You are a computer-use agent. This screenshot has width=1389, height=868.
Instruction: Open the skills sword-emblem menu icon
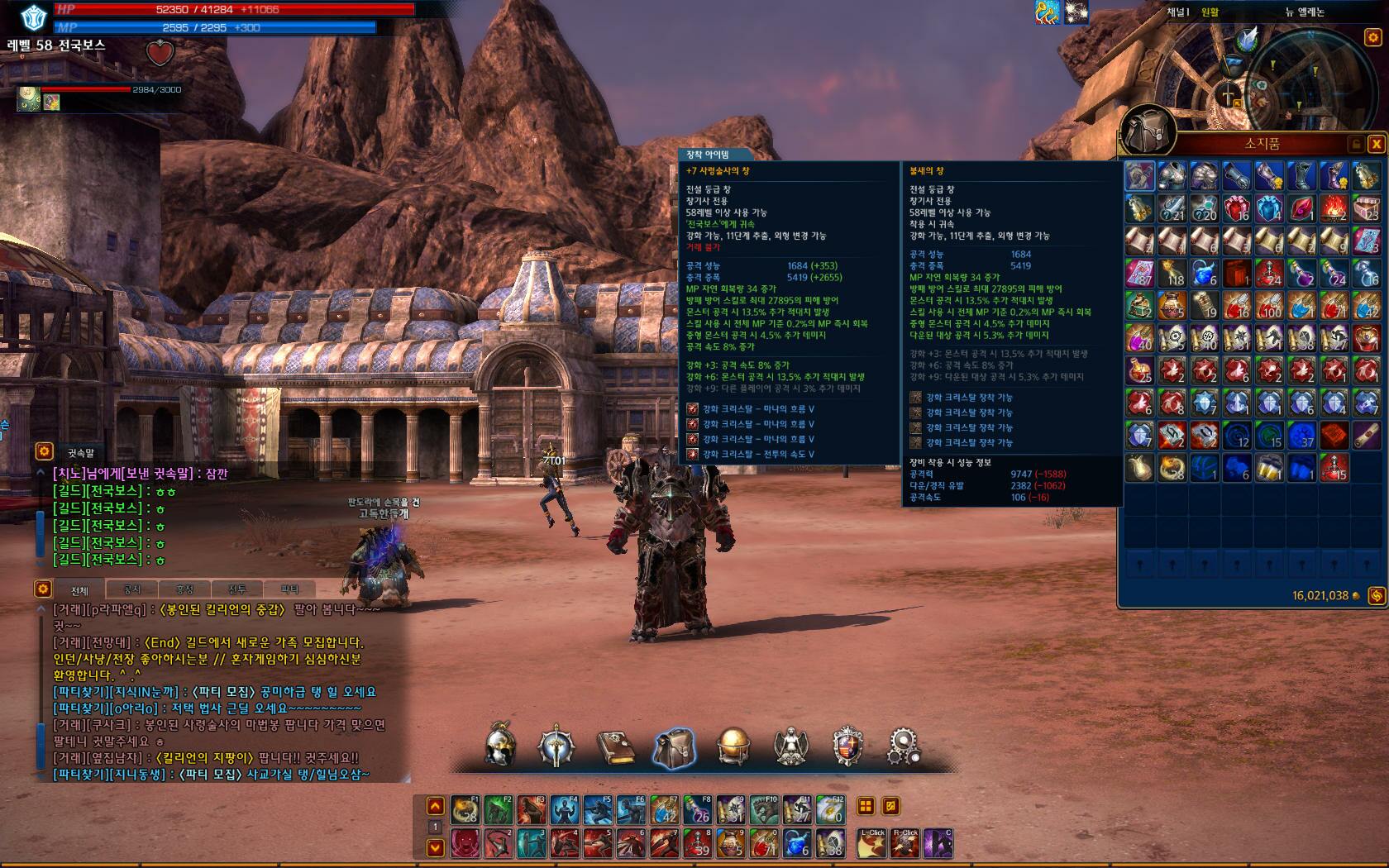tap(556, 746)
